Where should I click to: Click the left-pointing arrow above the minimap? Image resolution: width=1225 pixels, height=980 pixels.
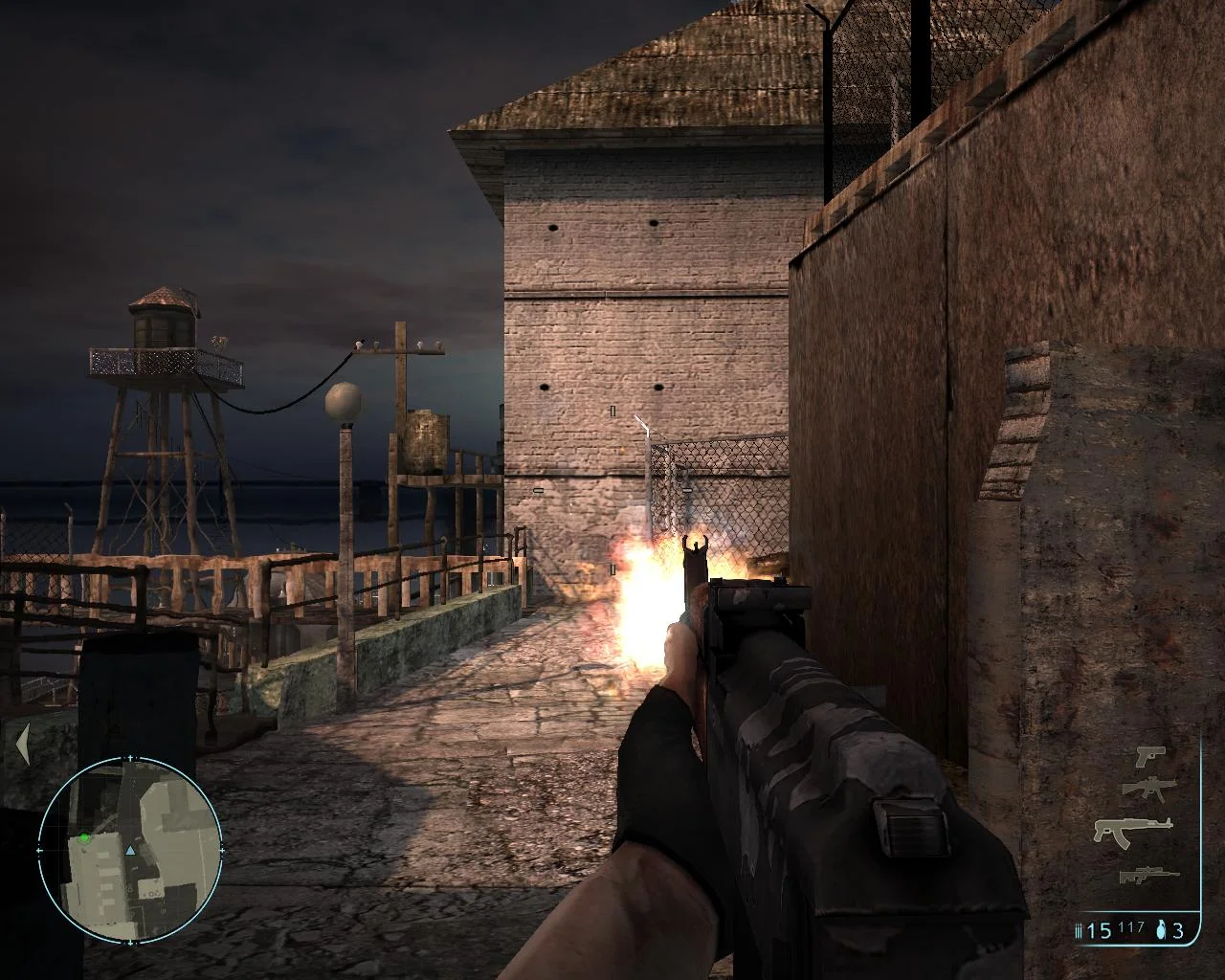(x=23, y=744)
